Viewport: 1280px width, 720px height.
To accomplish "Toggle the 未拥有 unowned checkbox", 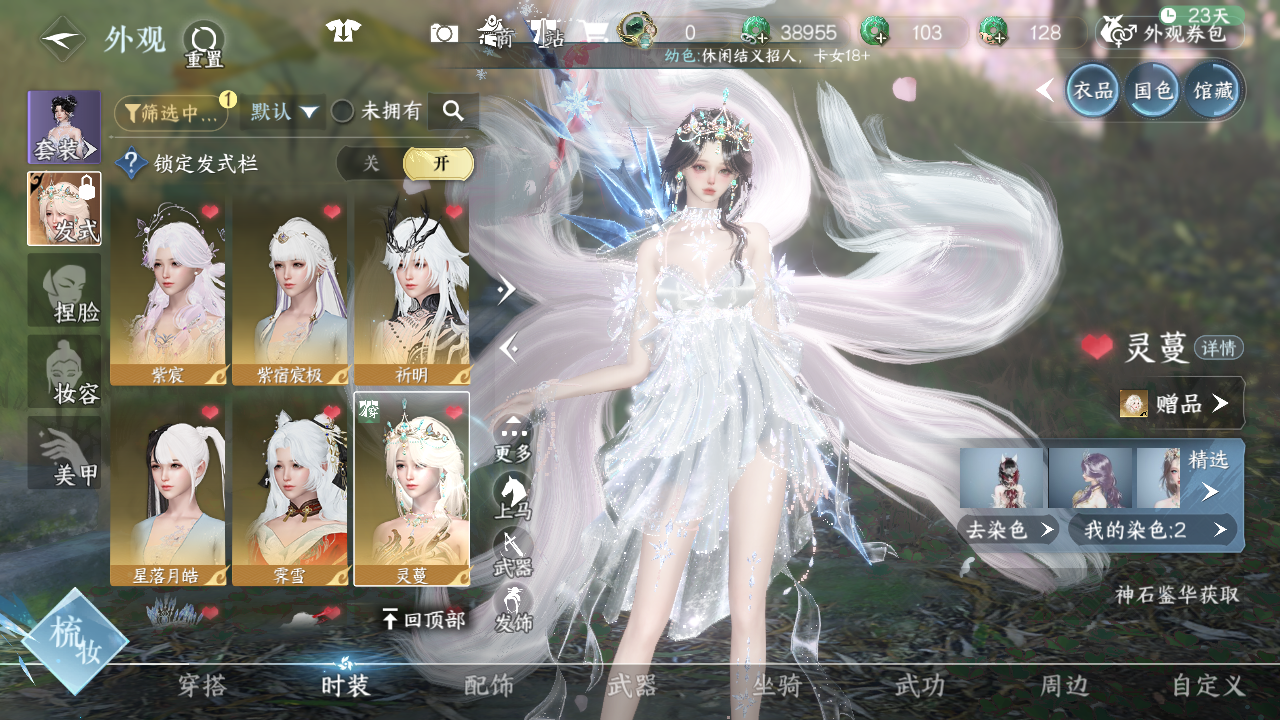I will 343,112.
